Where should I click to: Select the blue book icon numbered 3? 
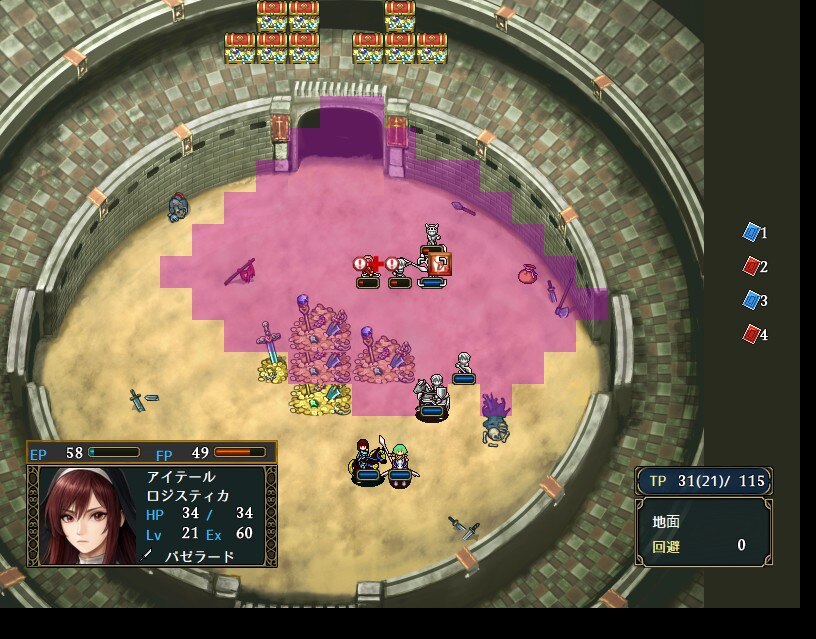coord(751,300)
